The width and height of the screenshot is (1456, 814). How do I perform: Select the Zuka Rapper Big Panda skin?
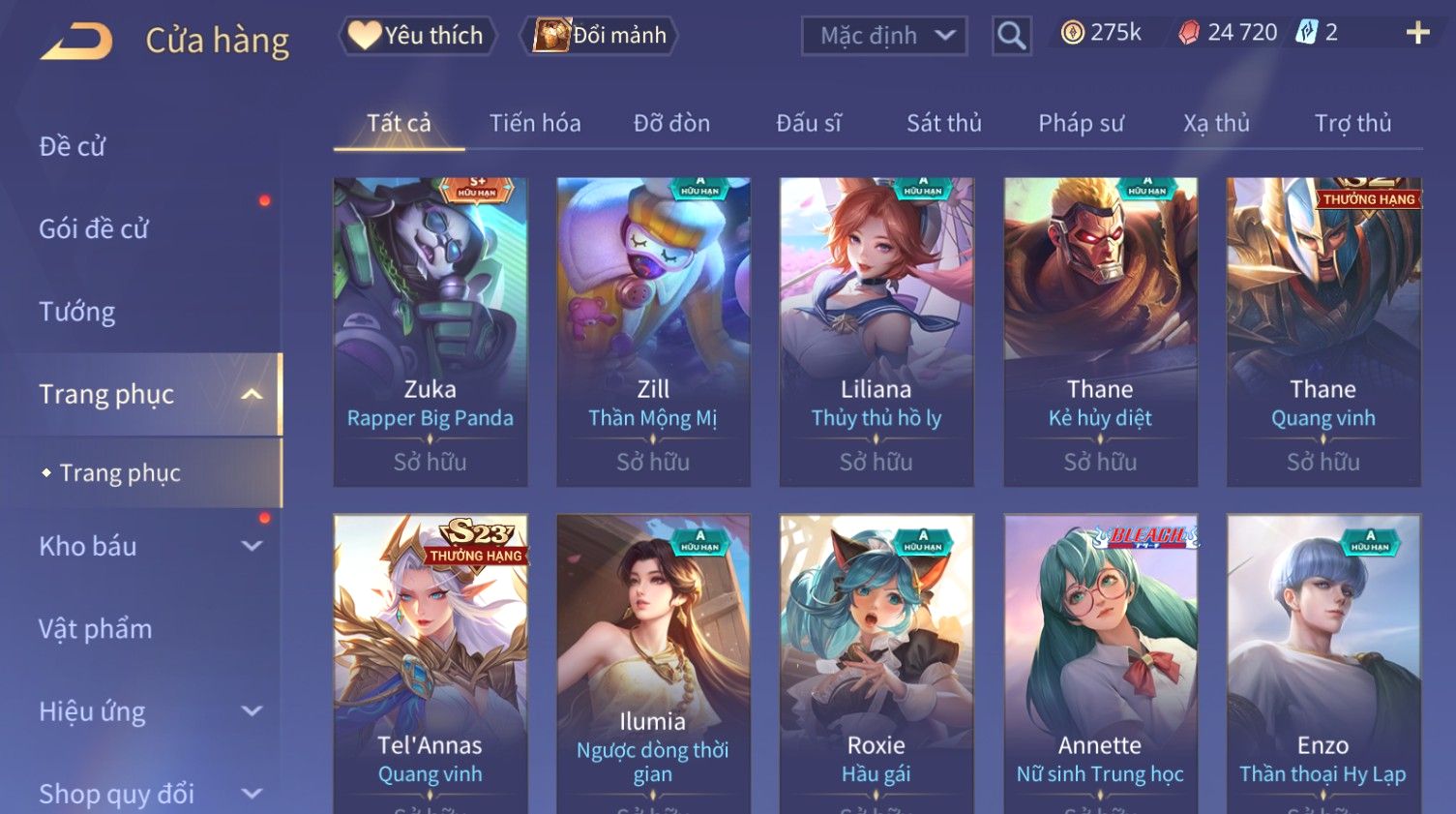pos(431,329)
